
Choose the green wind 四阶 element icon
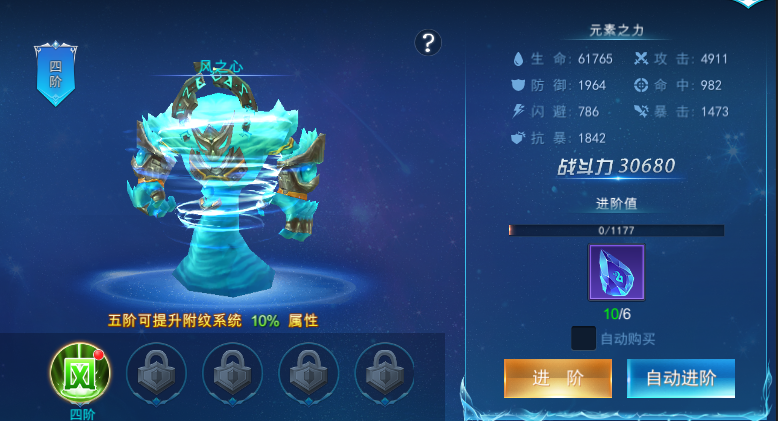pos(80,372)
